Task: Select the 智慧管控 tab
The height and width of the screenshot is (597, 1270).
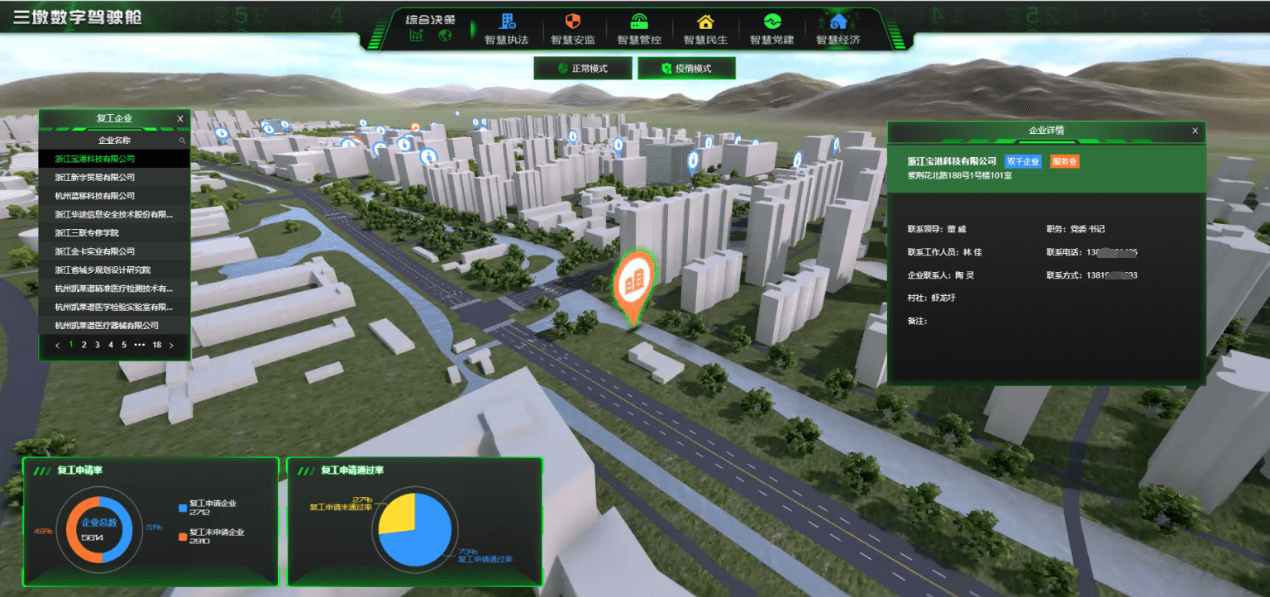Action: pos(639,29)
